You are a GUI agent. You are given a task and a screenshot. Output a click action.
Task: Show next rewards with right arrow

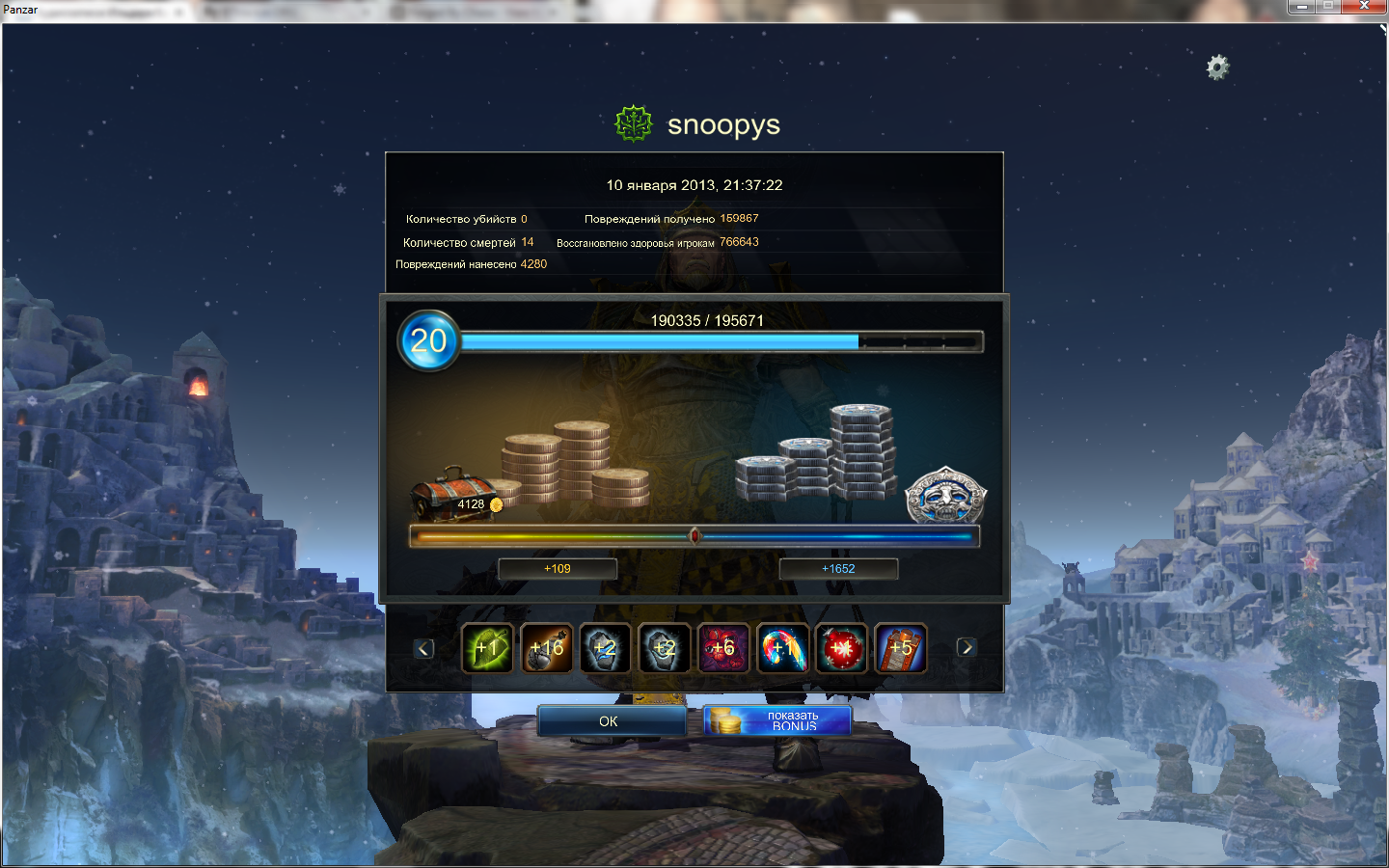pos(966,647)
